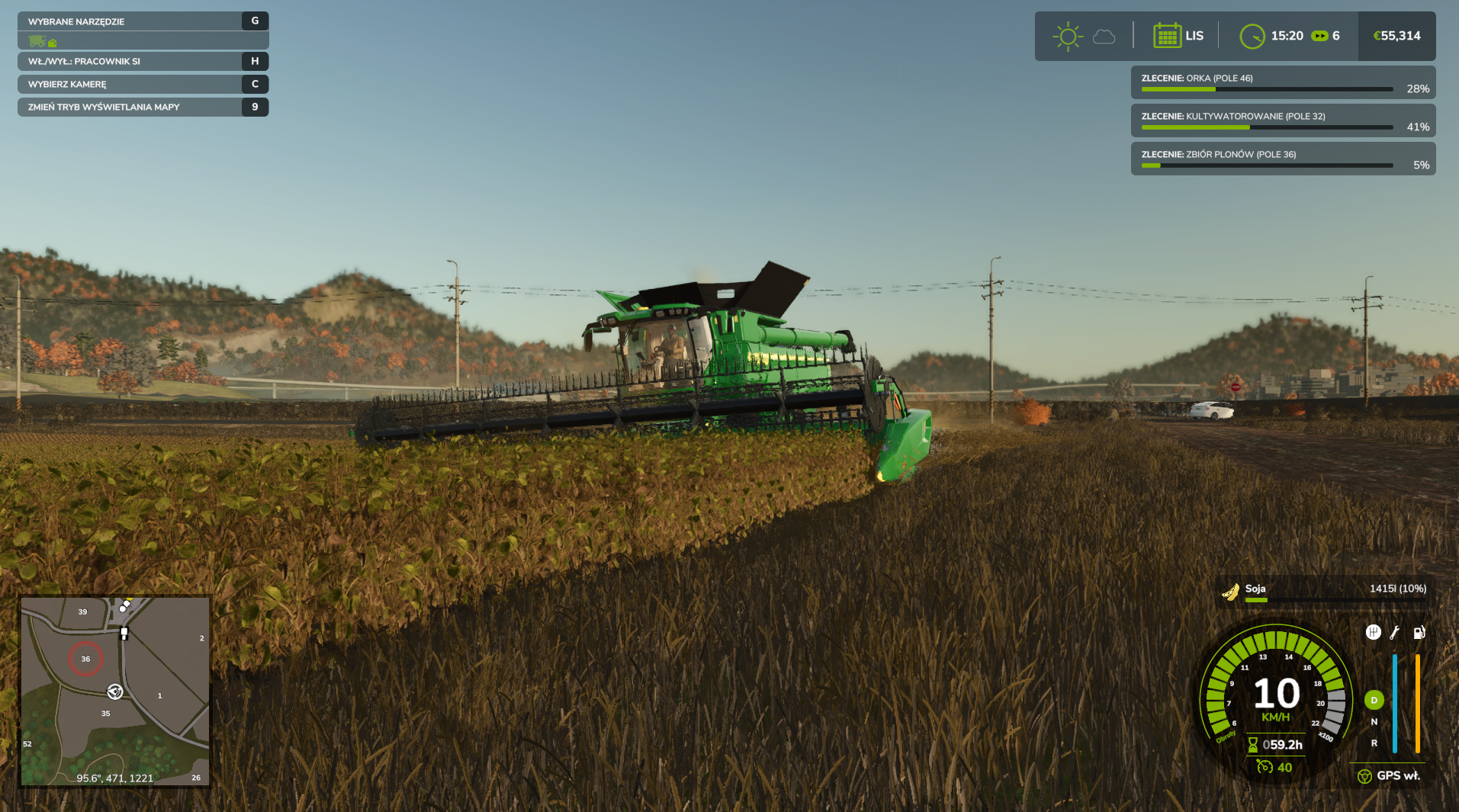Click the cruise control speed icon
The image size is (1459, 812).
pos(1265,767)
